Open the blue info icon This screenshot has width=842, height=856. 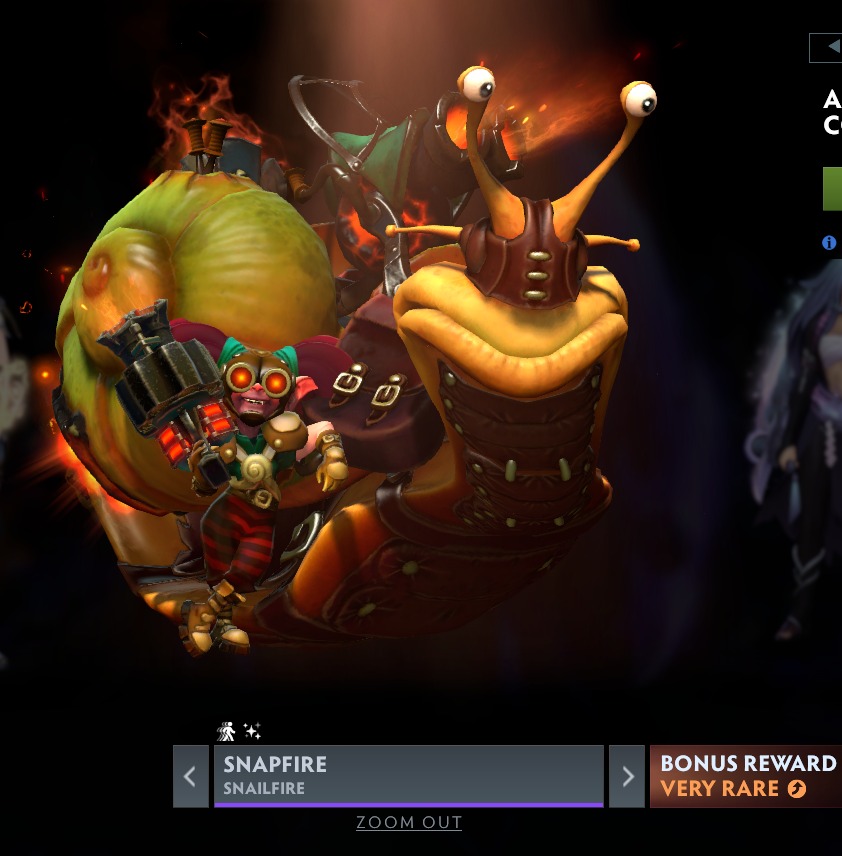[829, 242]
